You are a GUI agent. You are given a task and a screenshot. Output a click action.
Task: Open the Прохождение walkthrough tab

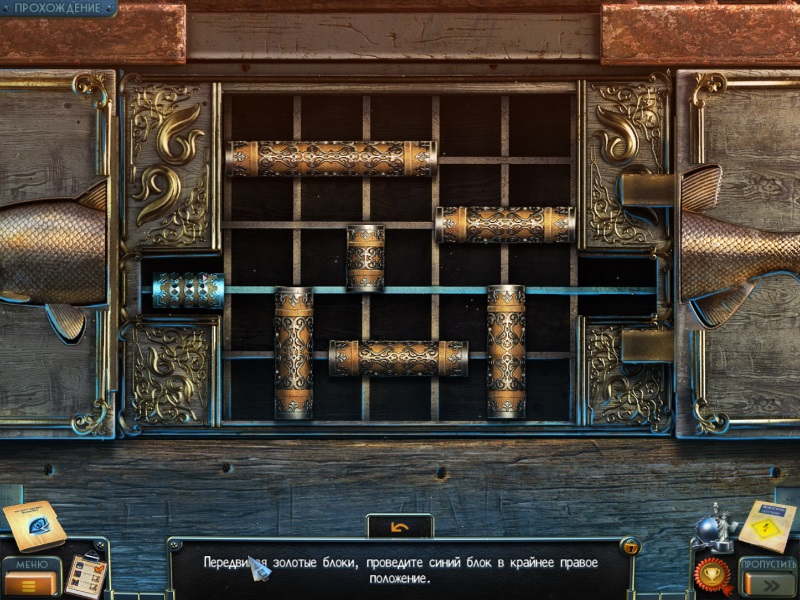click(57, 8)
